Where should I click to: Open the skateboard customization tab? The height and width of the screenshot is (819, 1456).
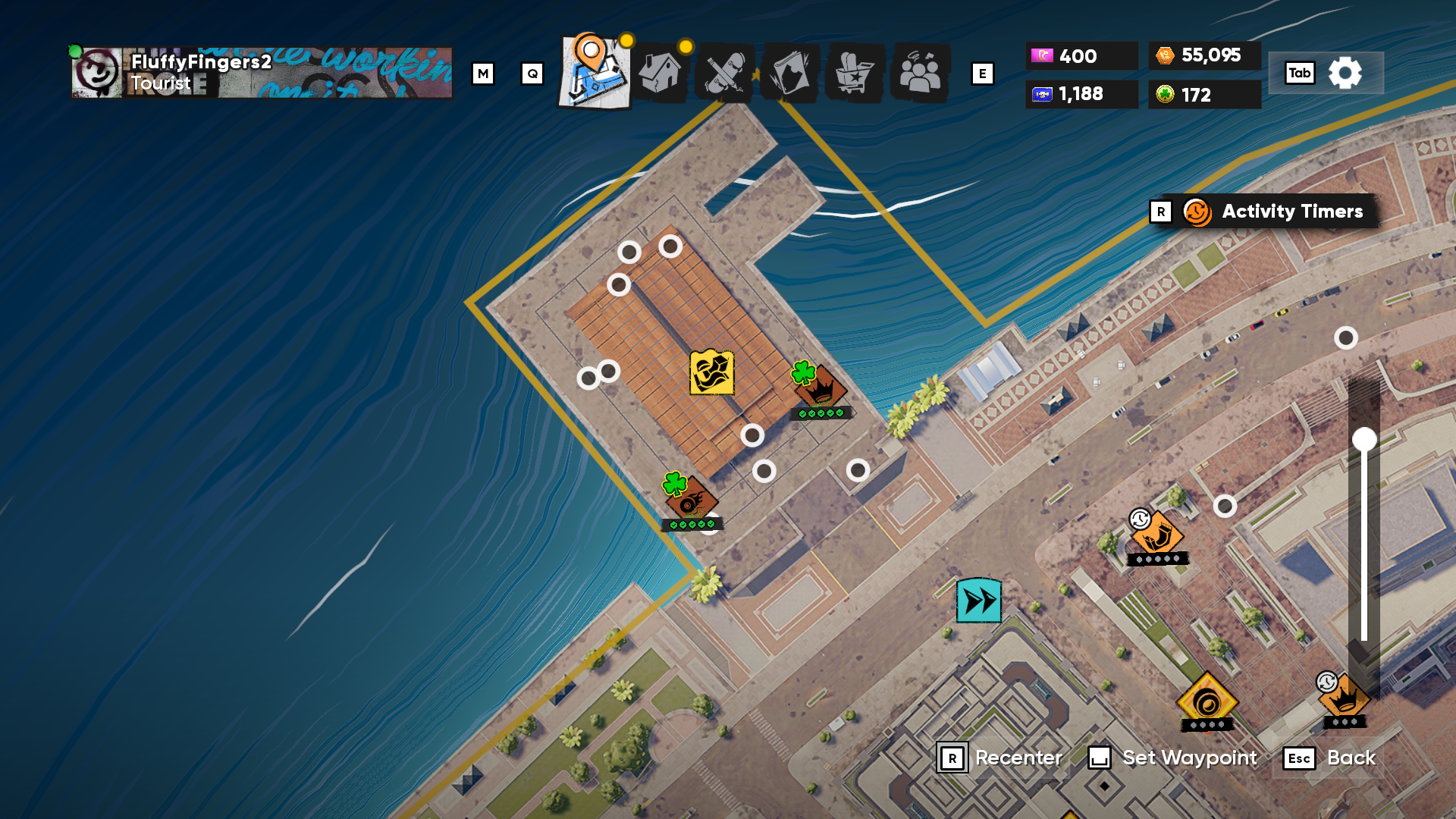point(724,74)
